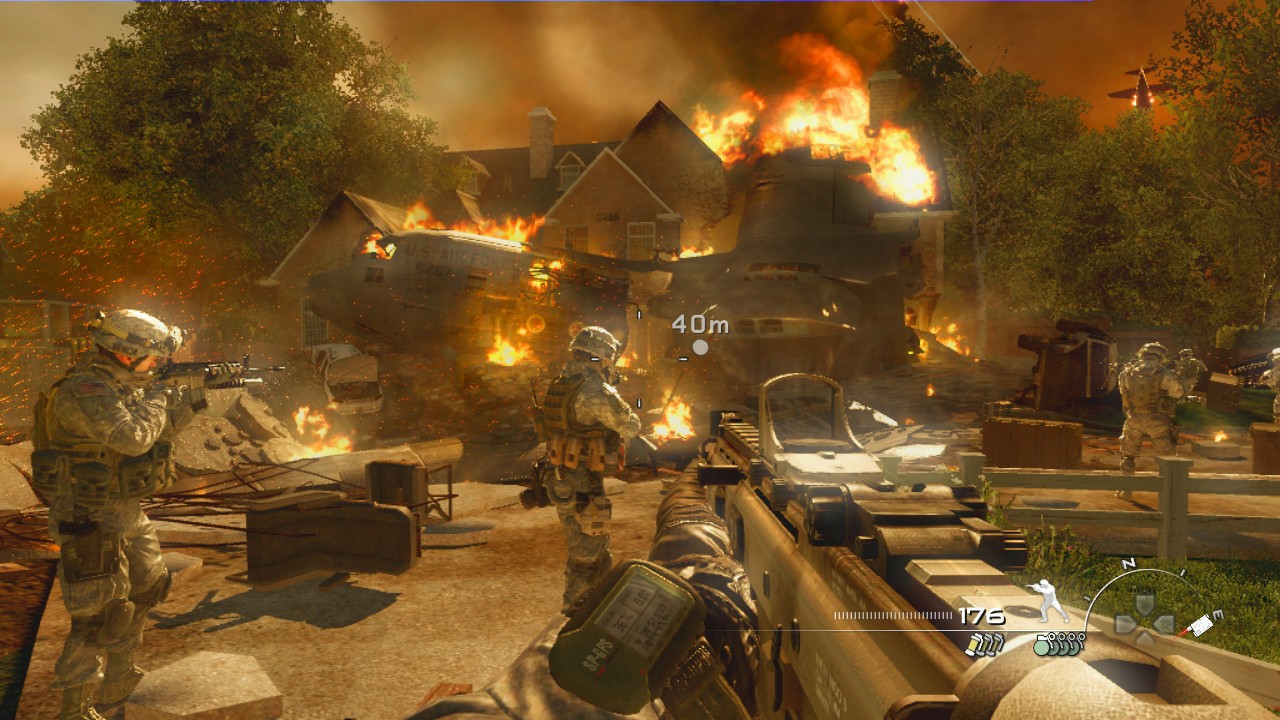Click the magazine reserve icons beside ammo counter

986,644
